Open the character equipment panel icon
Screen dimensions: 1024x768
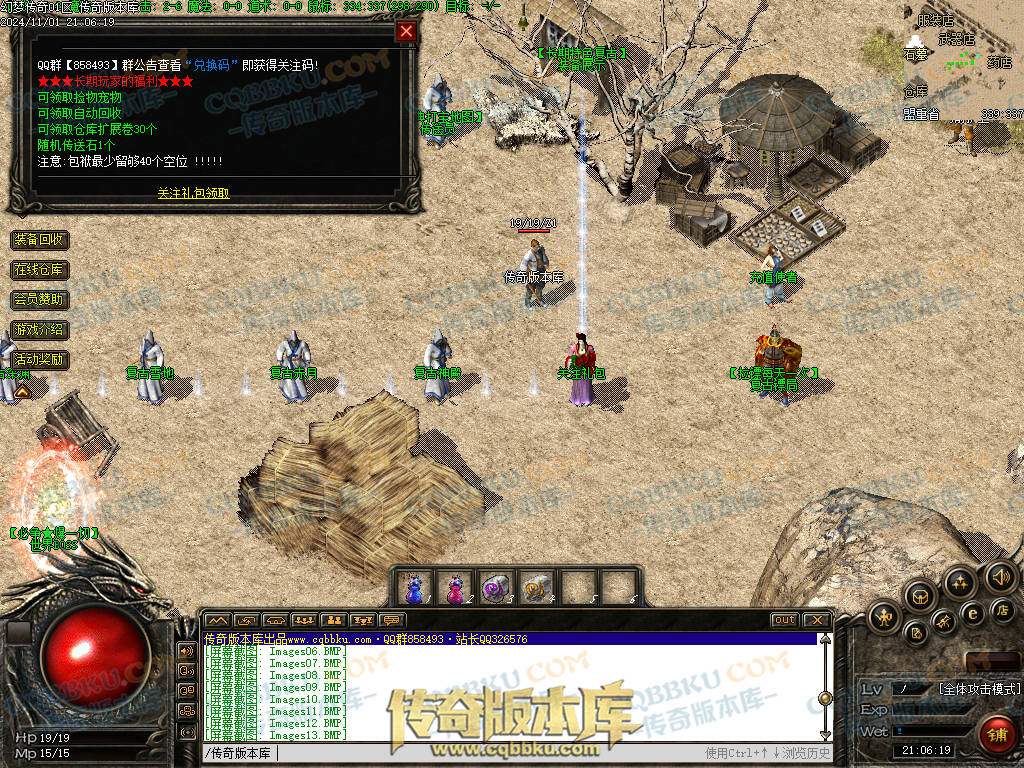point(884,617)
